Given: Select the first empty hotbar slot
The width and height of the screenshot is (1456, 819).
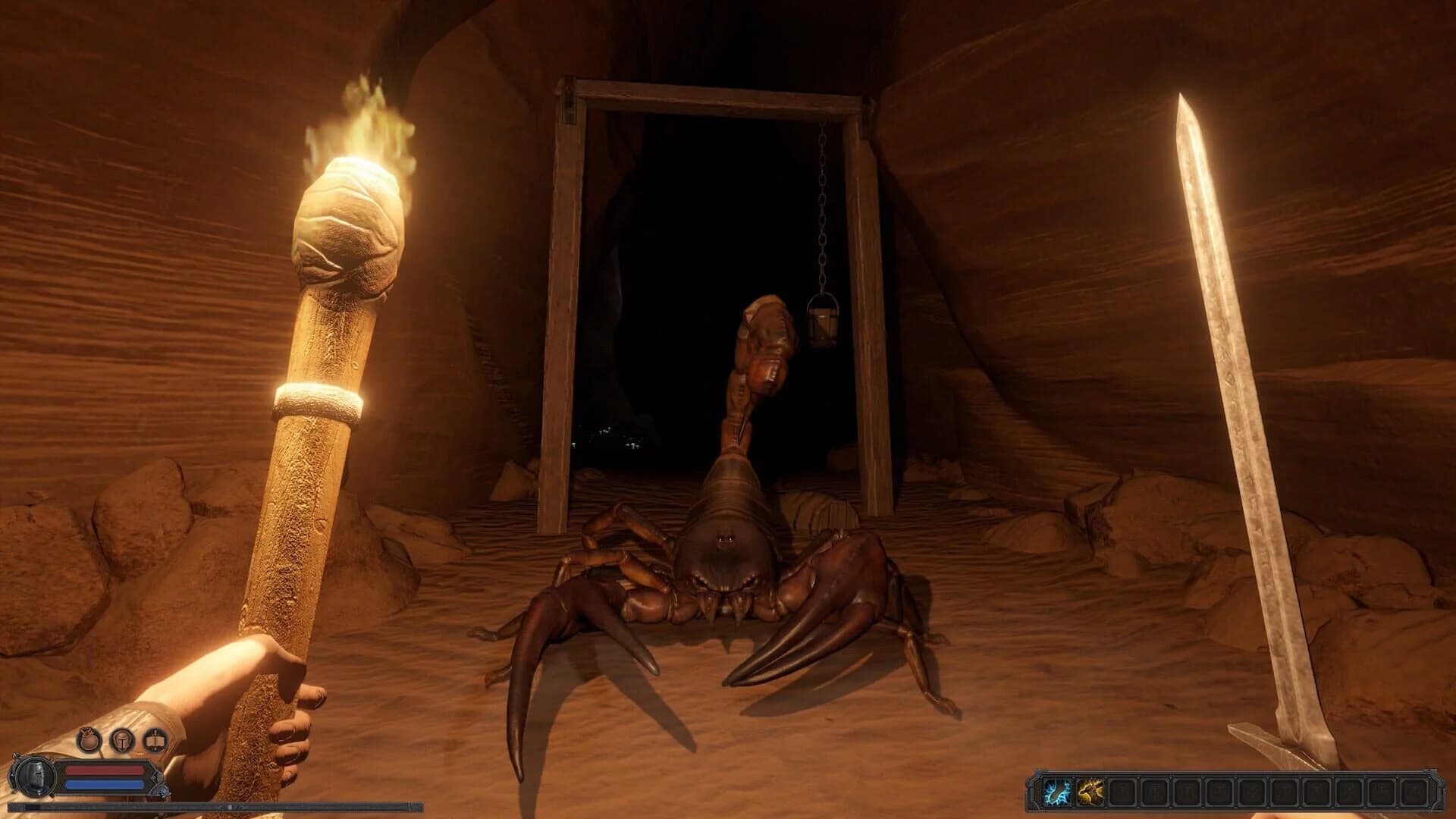Looking at the screenshot, I should pyautogui.click(x=1123, y=792).
